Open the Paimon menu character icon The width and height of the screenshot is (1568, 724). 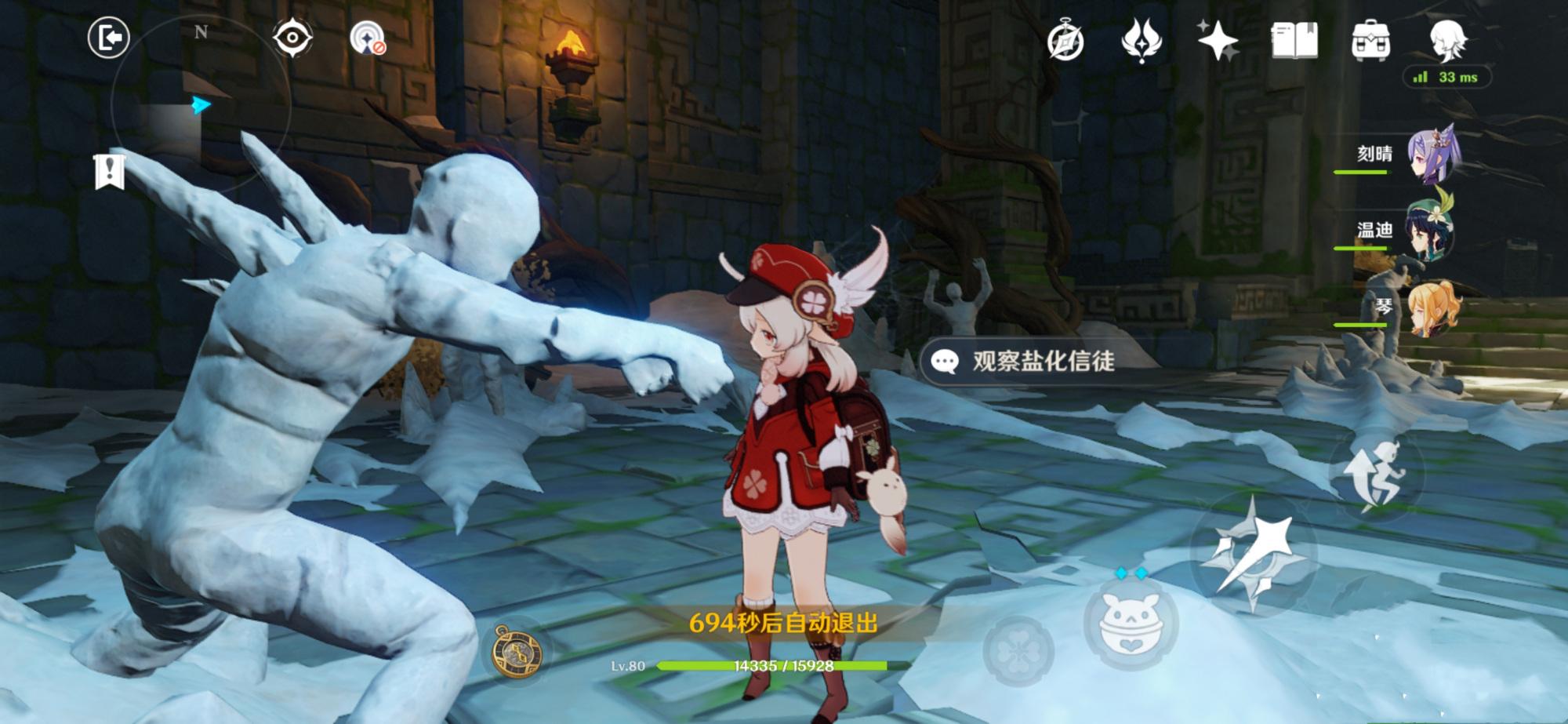click(1447, 39)
